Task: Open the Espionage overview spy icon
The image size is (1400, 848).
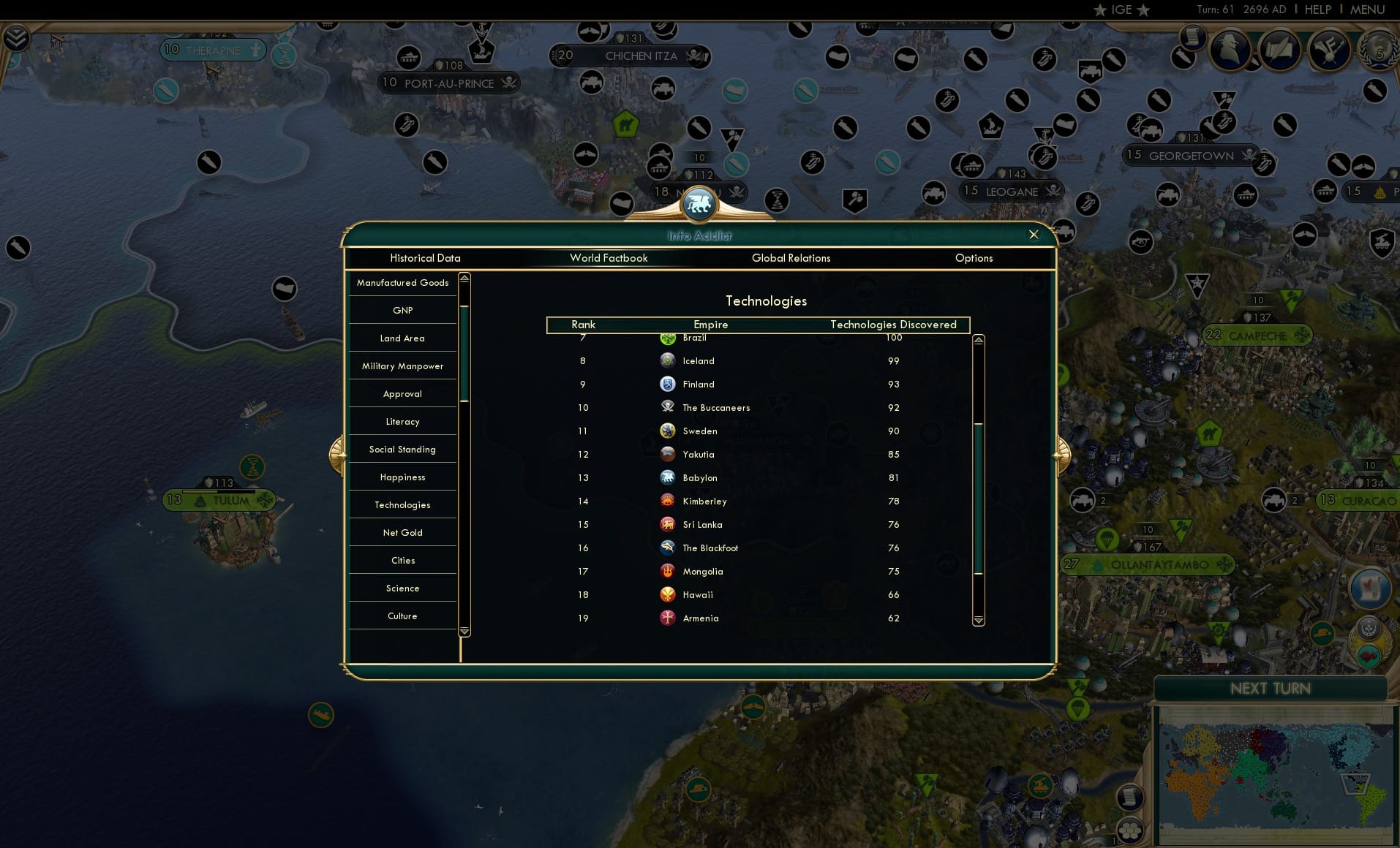Action: 1231,50
